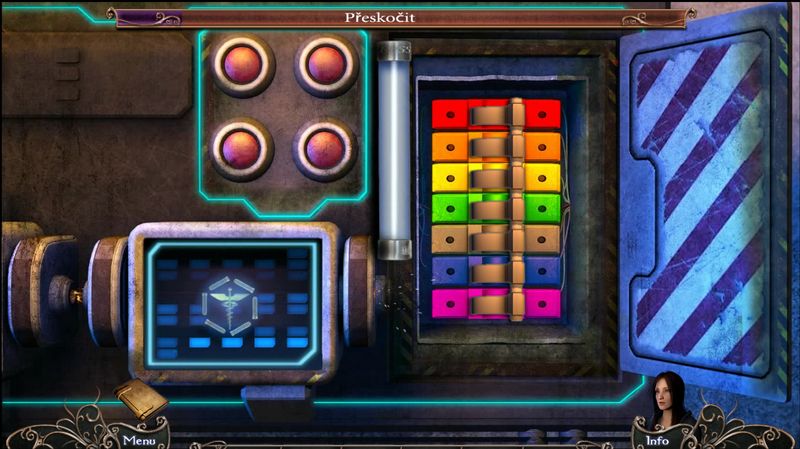Select the red switch row
This screenshot has width=800, height=449.
pyautogui.click(x=495, y=113)
